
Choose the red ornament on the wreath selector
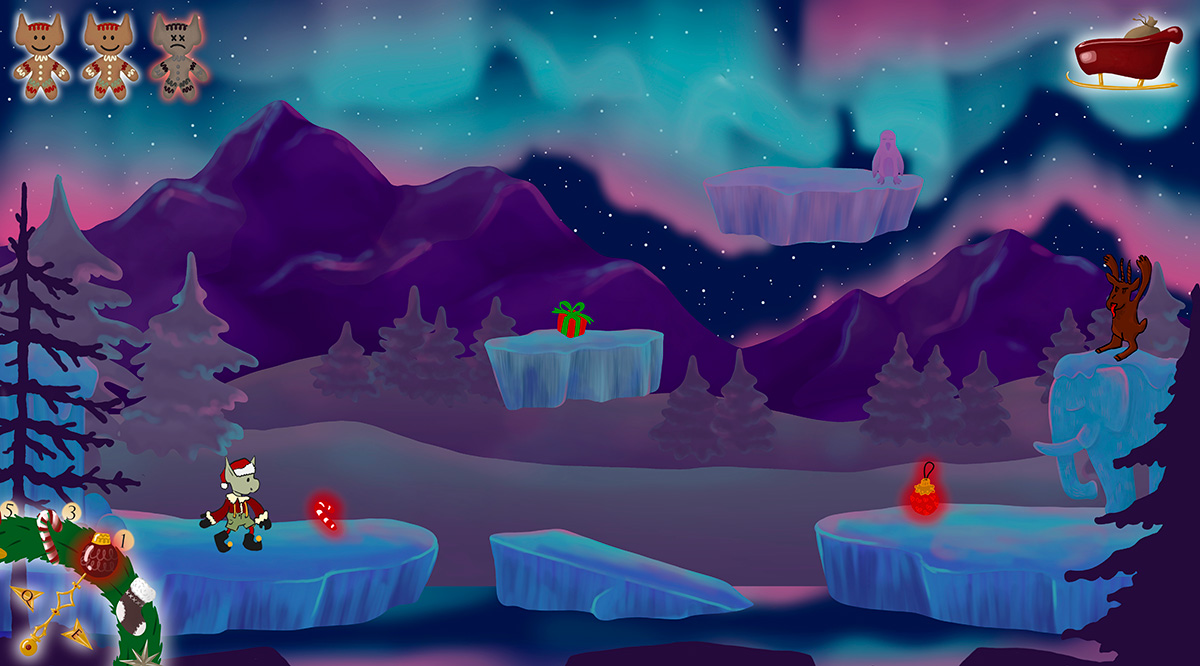pyautogui.click(x=98, y=555)
